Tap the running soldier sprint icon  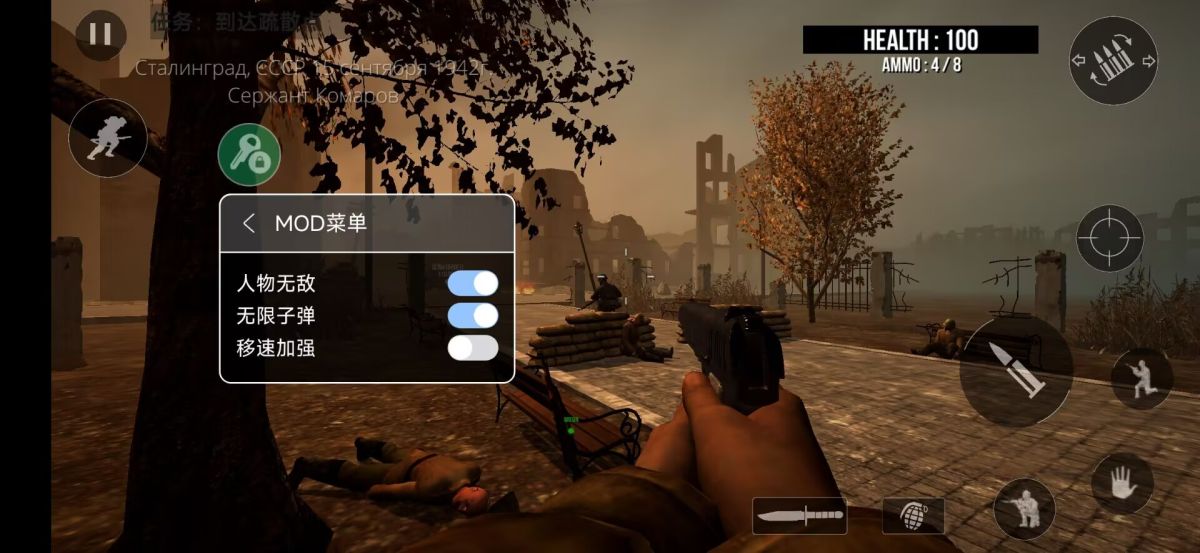(x=107, y=138)
